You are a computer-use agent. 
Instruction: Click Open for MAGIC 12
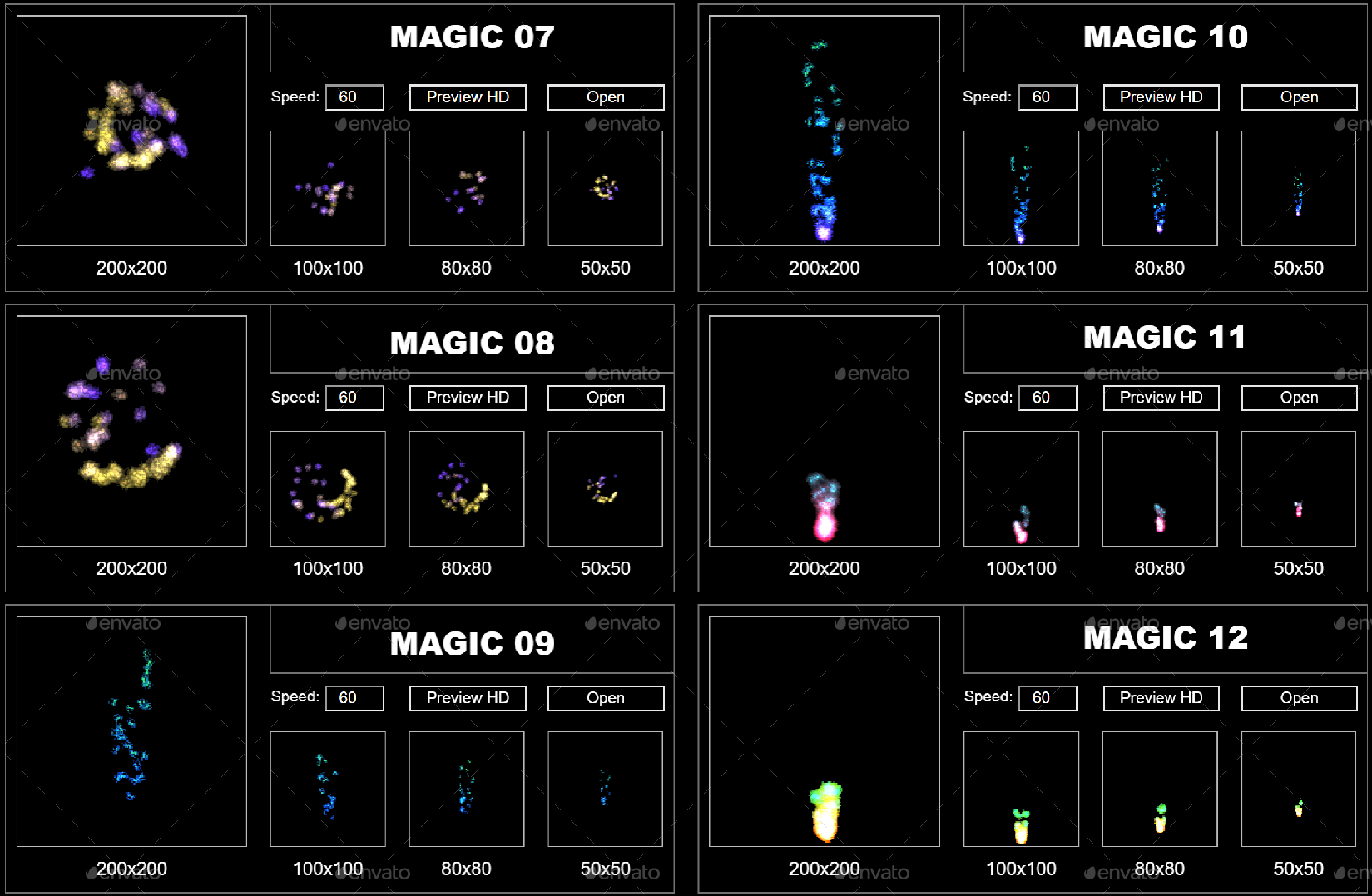tap(1299, 698)
